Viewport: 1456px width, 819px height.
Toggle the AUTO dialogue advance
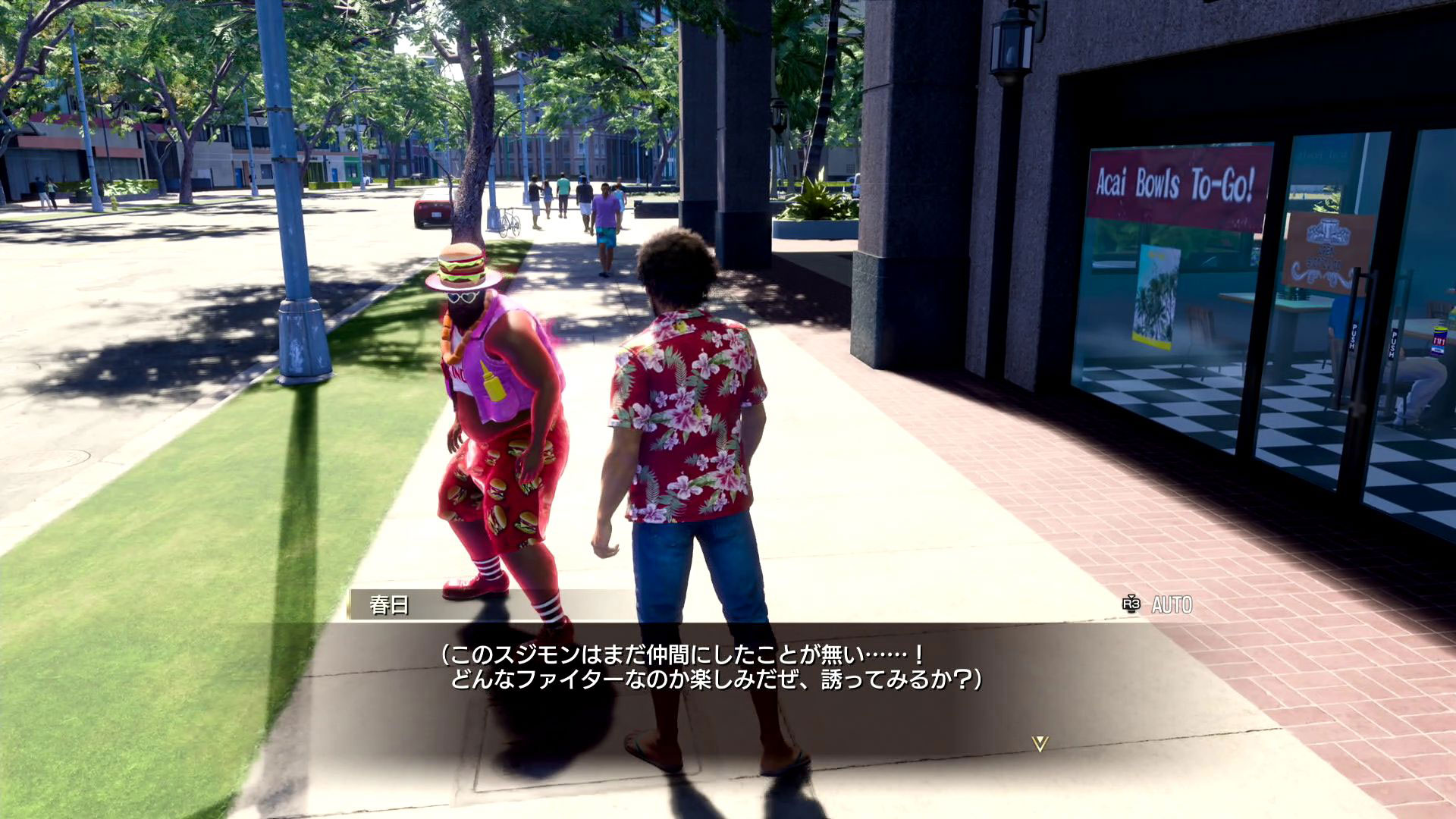coord(1158,604)
